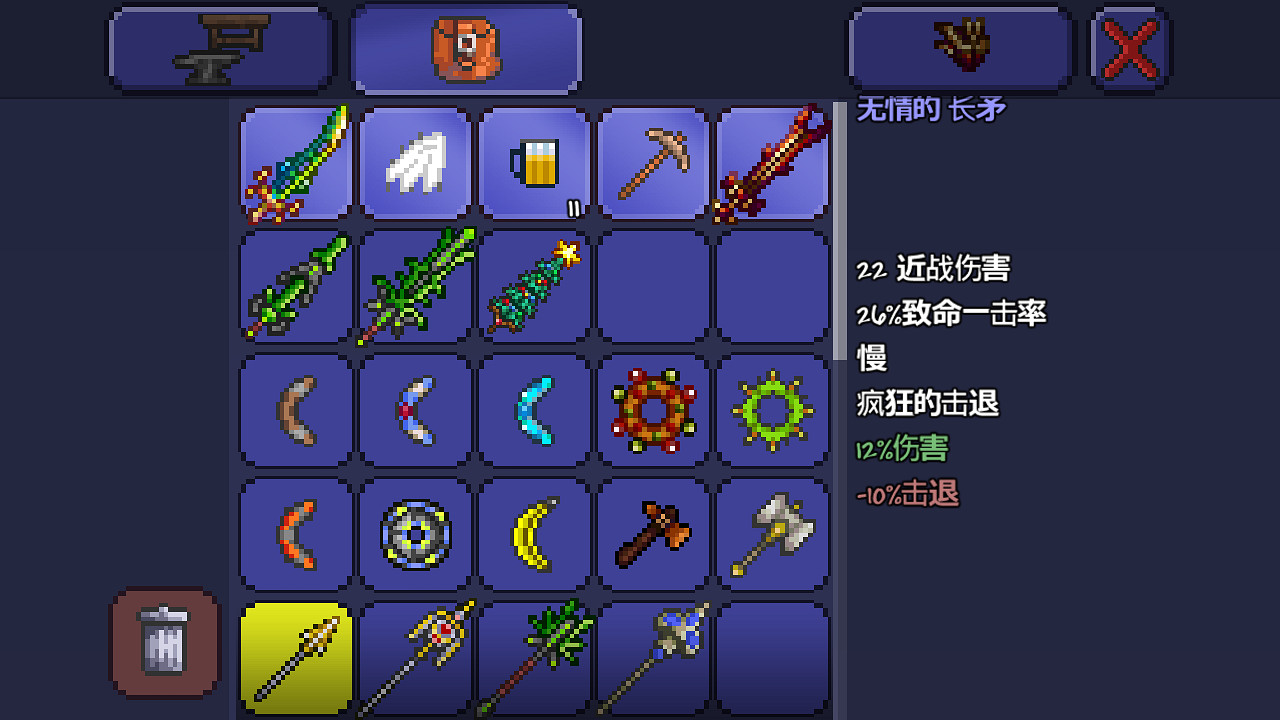
Task: Select the wooden boomerang item
Action: pos(295,411)
